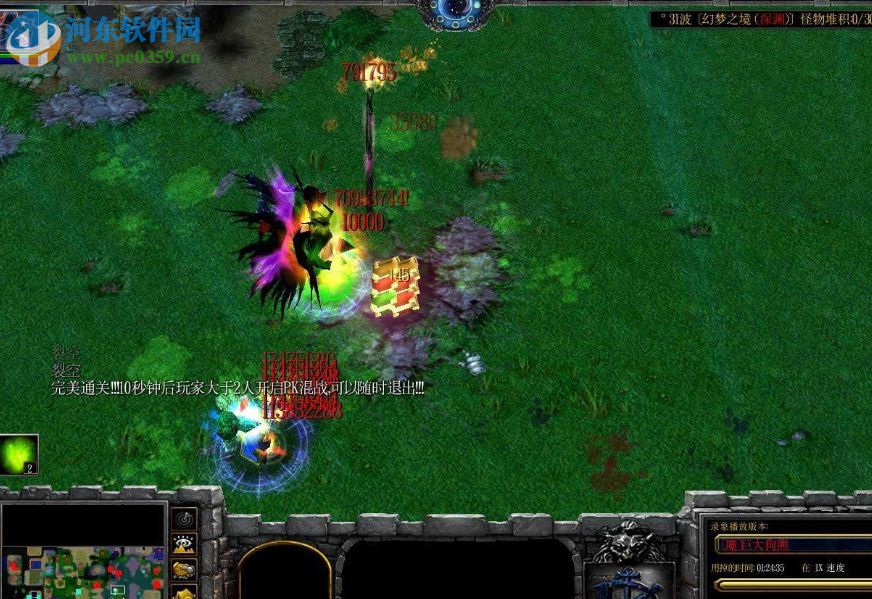Click the day-night clock at top
This screenshot has width=872, height=599.
[455, 10]
